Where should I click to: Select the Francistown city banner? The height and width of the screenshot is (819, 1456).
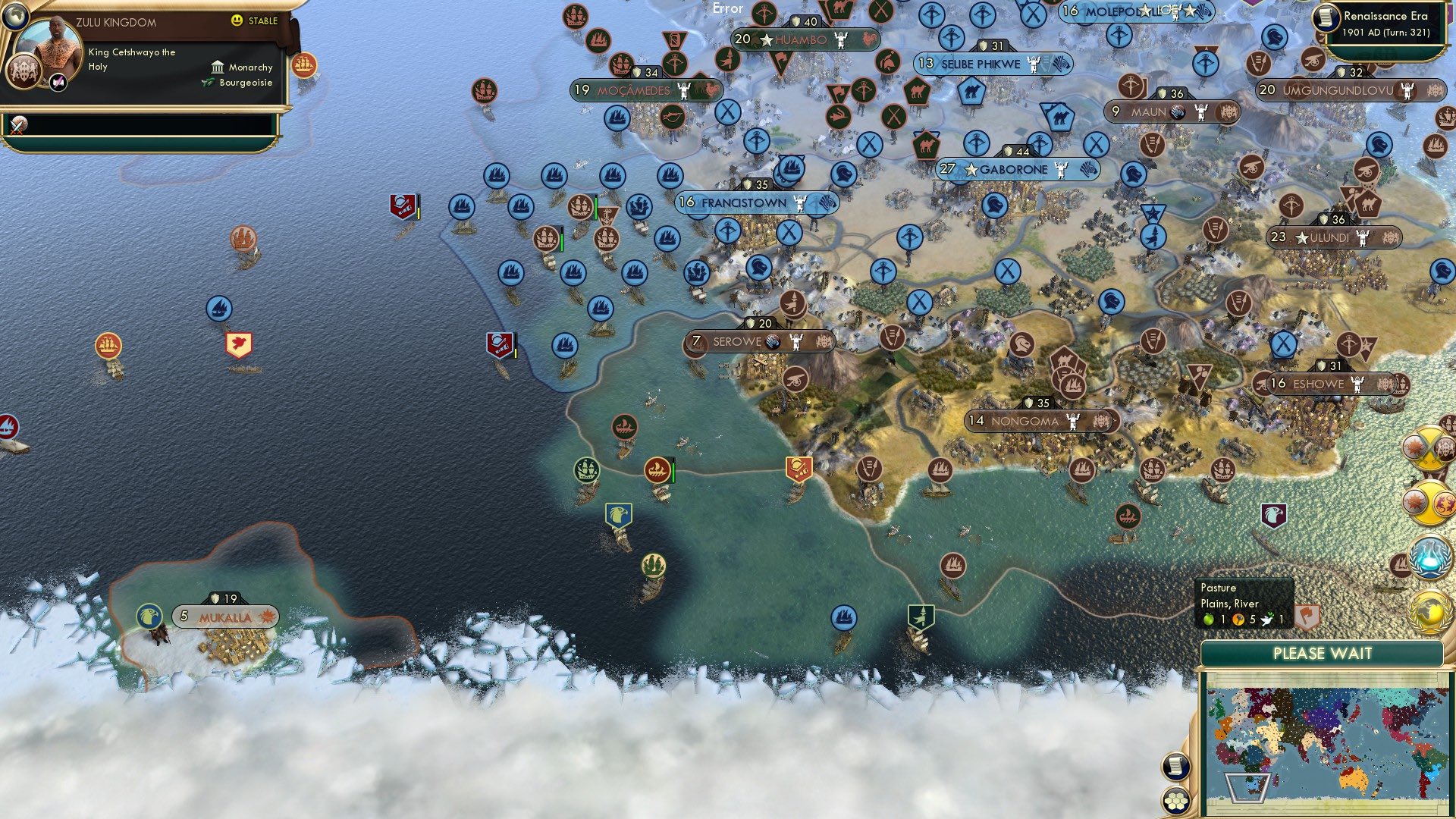[743, 203]
